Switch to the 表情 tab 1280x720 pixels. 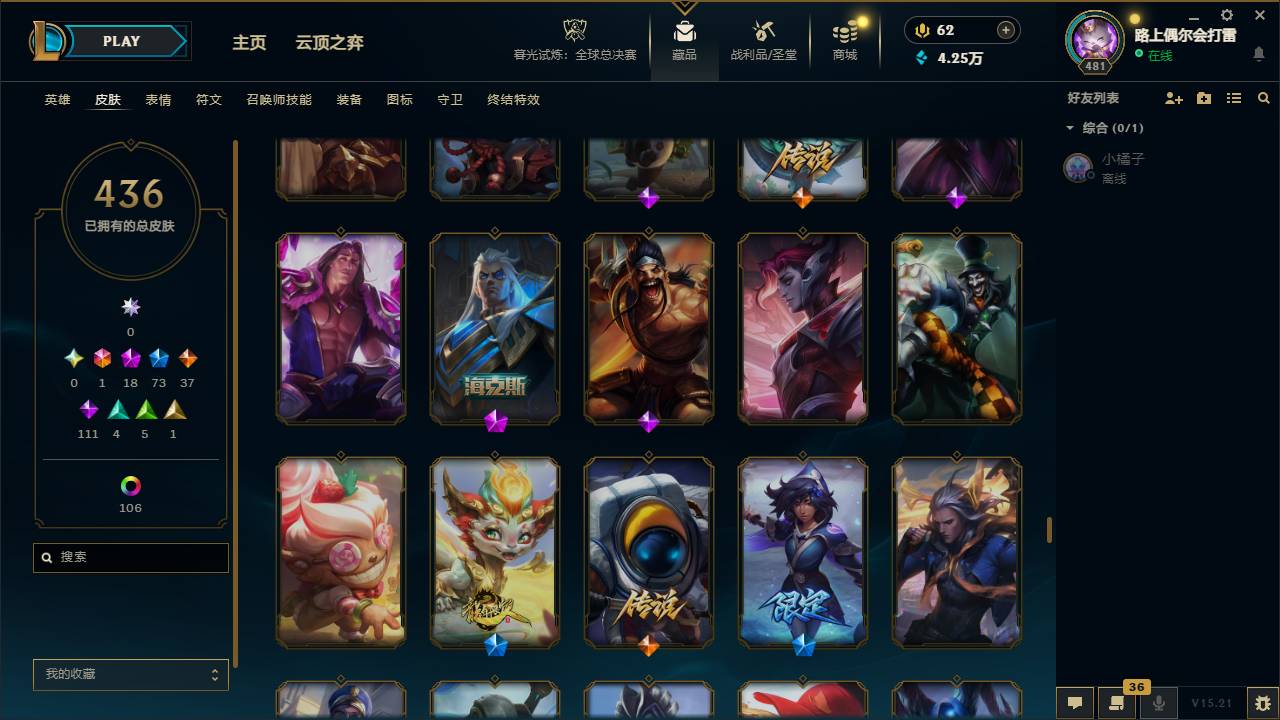click(x=158, y=100)
